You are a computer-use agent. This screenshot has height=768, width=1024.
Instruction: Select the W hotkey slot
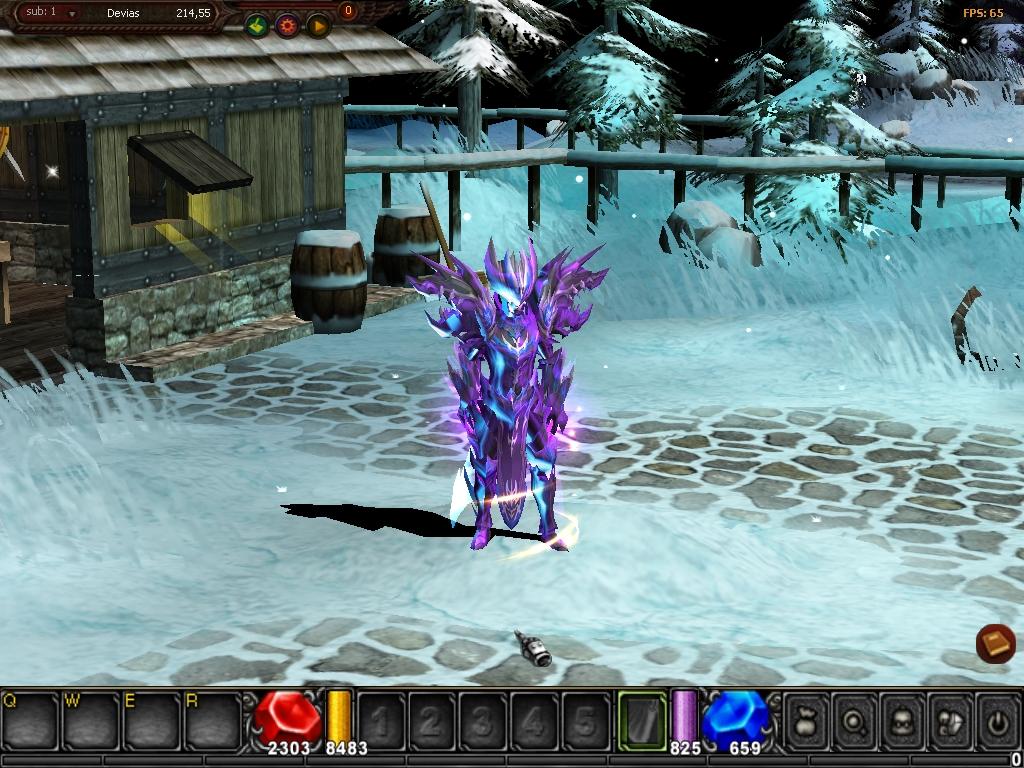pyautogui.click(x=91, y=720)
